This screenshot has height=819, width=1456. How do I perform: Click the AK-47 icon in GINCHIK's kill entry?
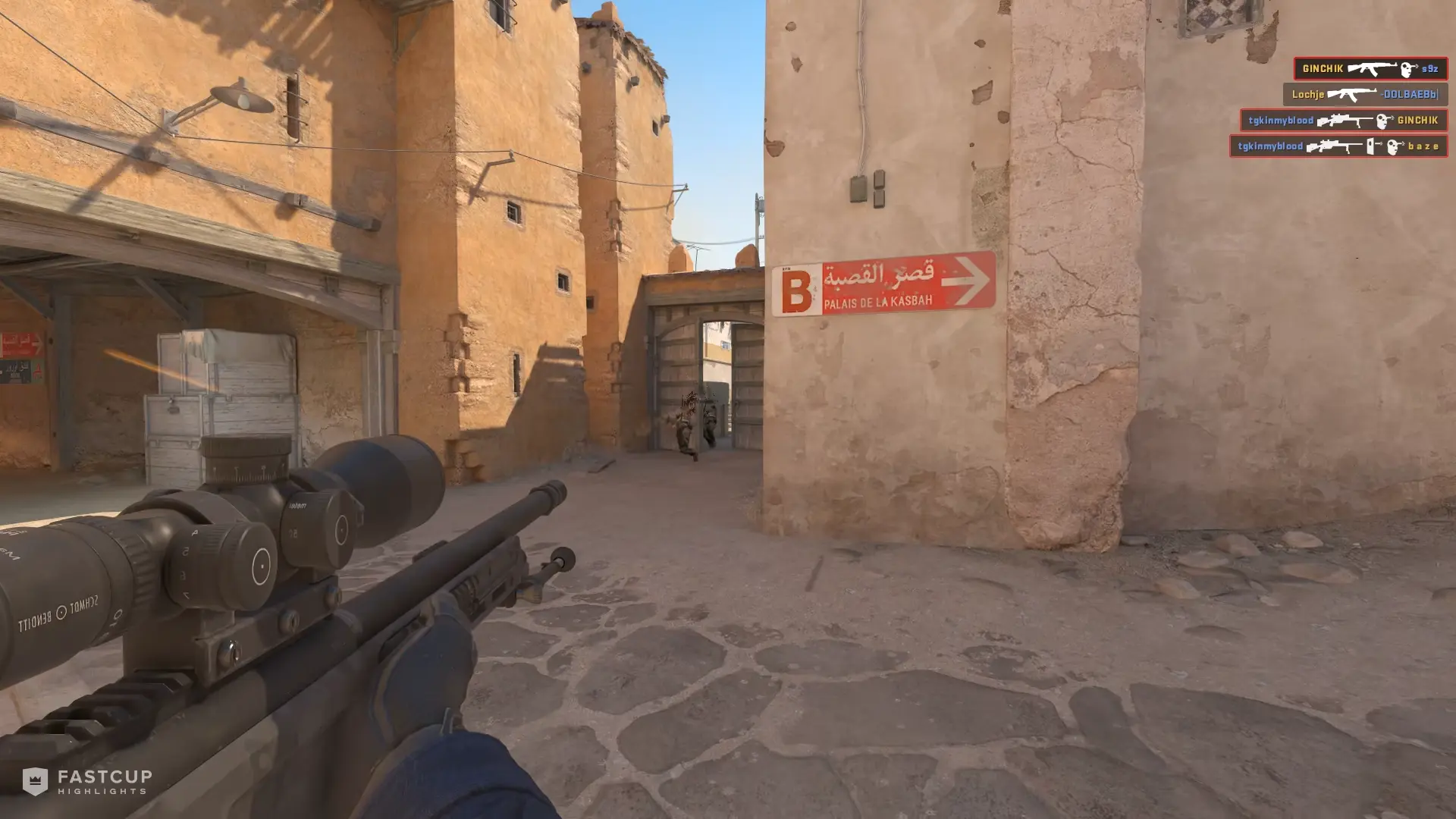[x=1373, y=67]
